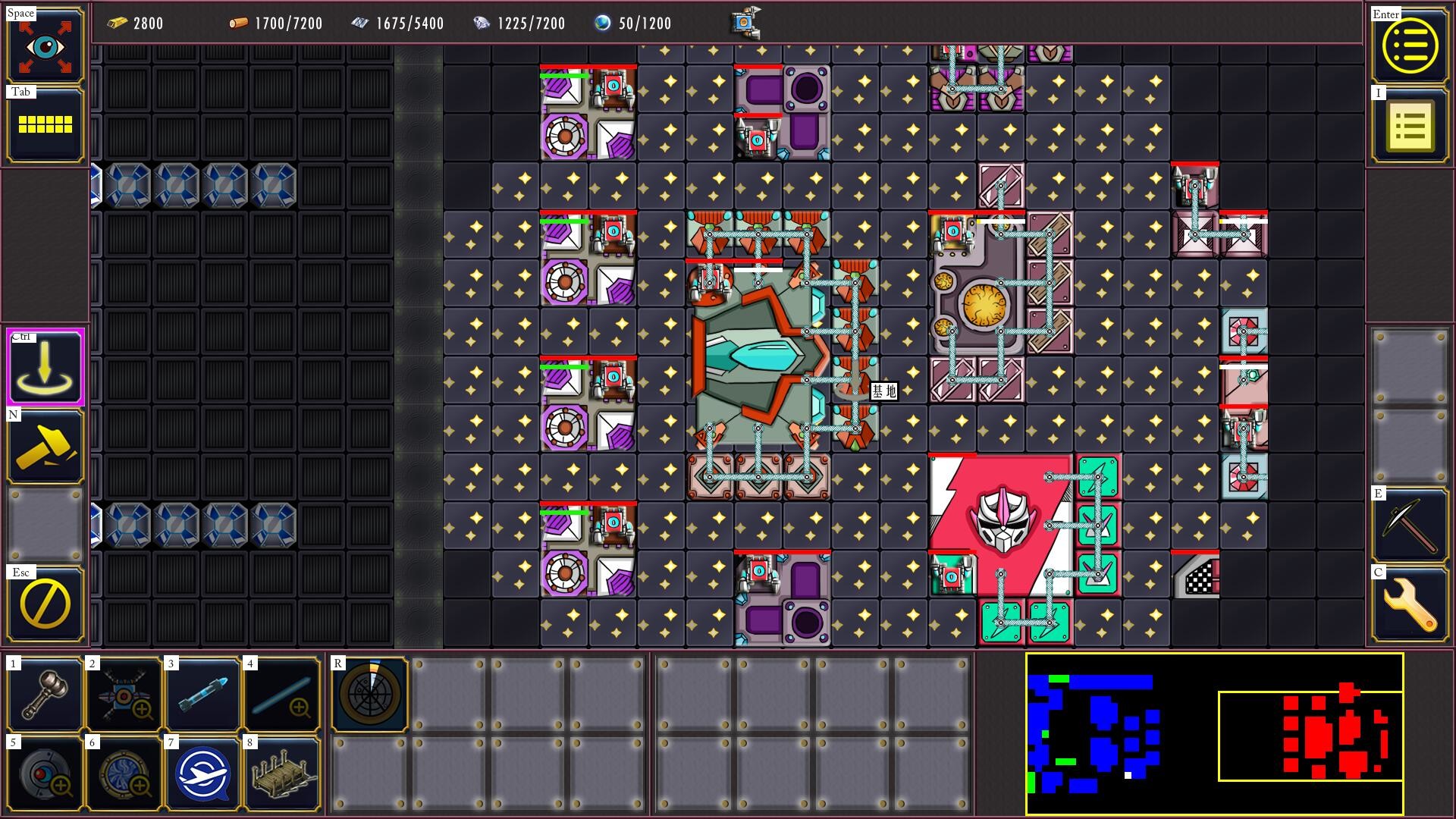Select the device blueprint in slot 5
The height and width of the screenshot is (819, 1456).
[45, 771]
